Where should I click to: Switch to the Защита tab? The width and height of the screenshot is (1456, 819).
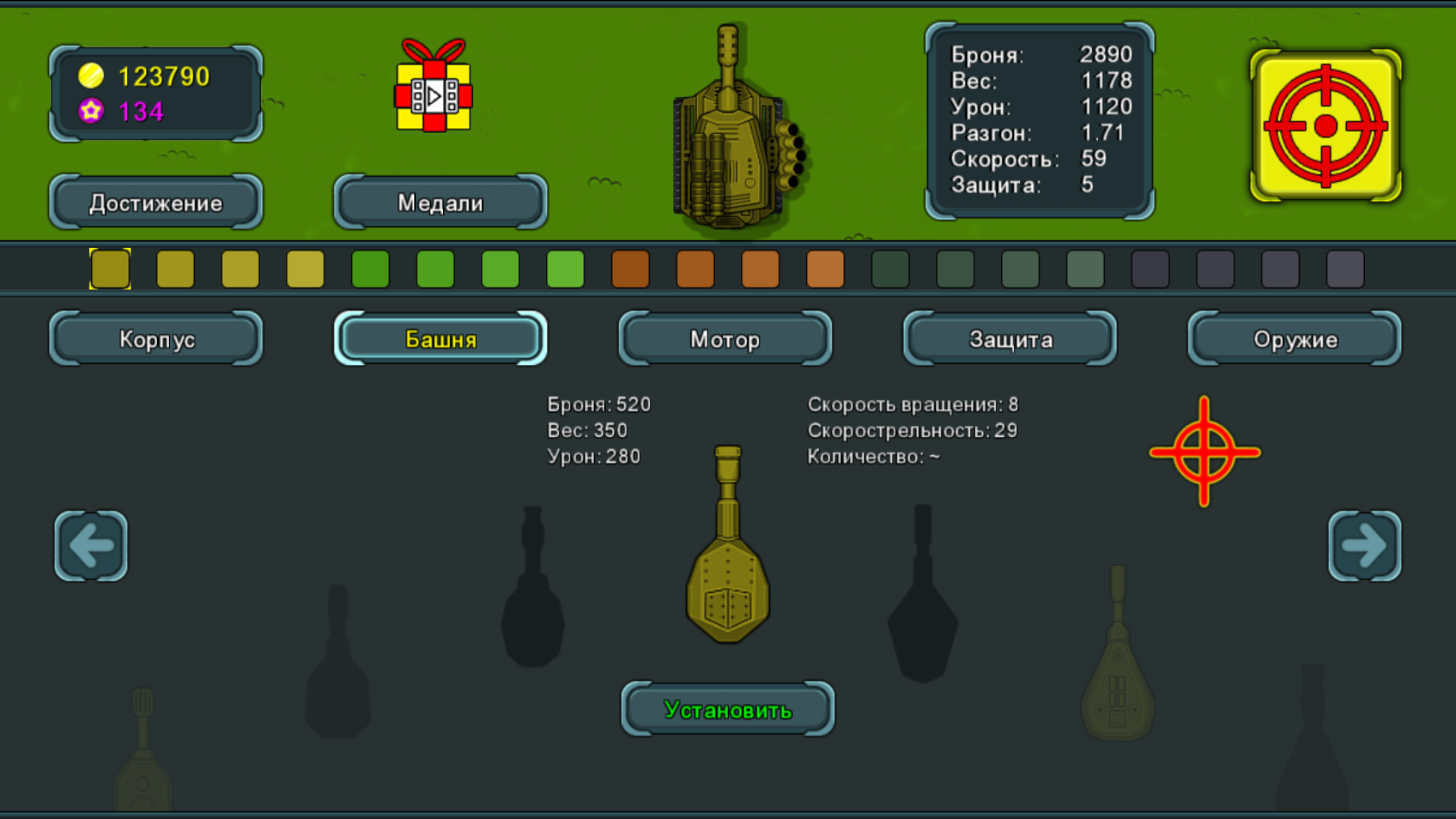tap(1009, 339)
